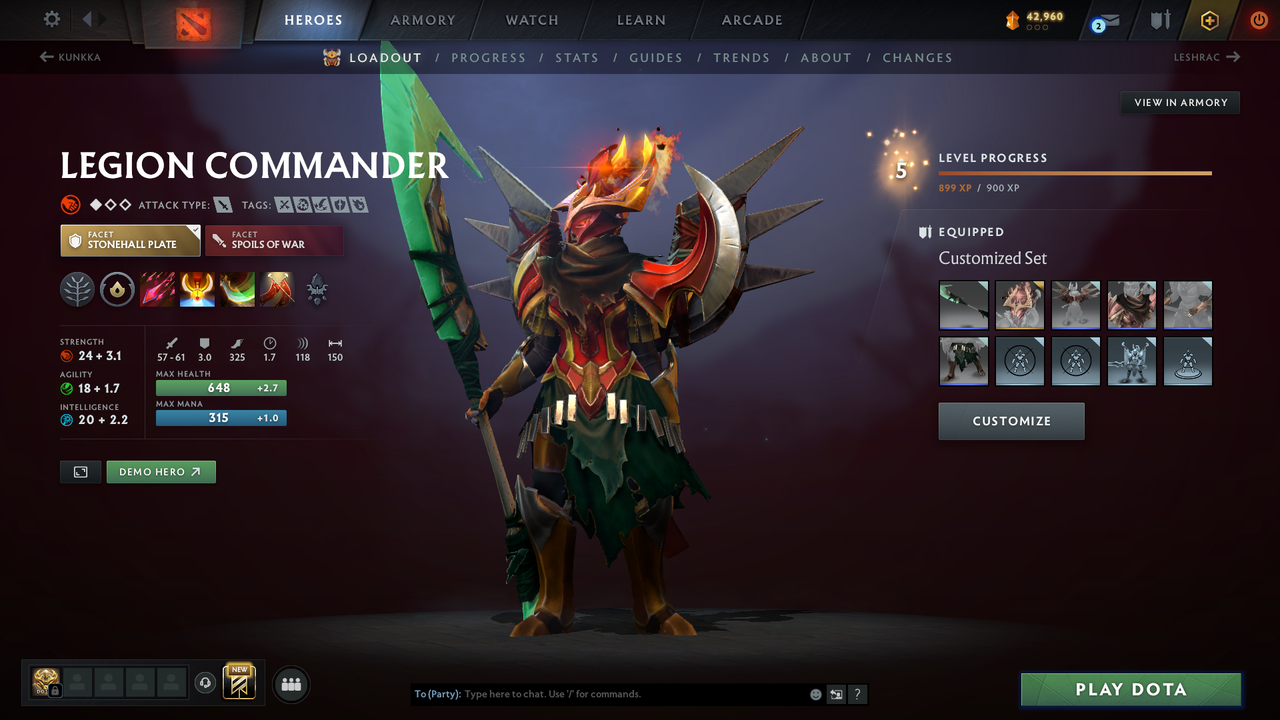Select the Spoils of War facet
The height and width of the screenshot is (720, 1280).
tap(274, 240)
